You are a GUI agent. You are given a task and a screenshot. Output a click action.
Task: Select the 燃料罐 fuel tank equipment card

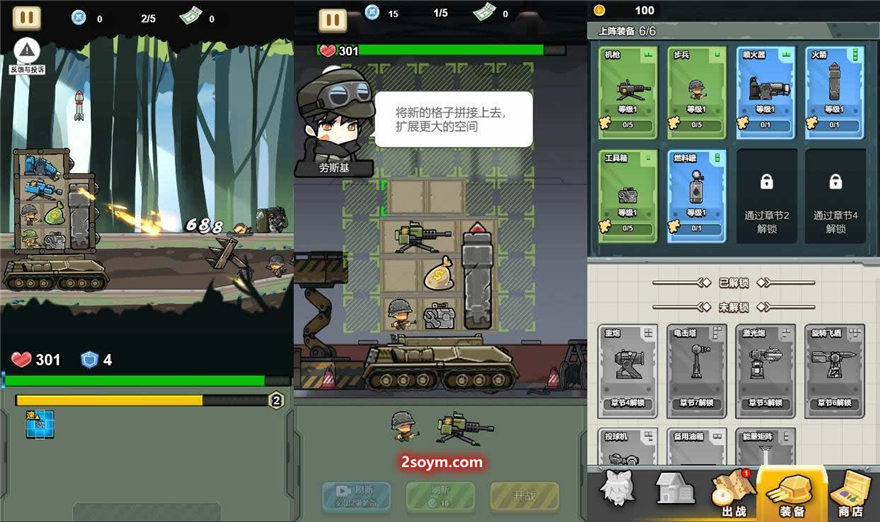[x=696, y=195]
